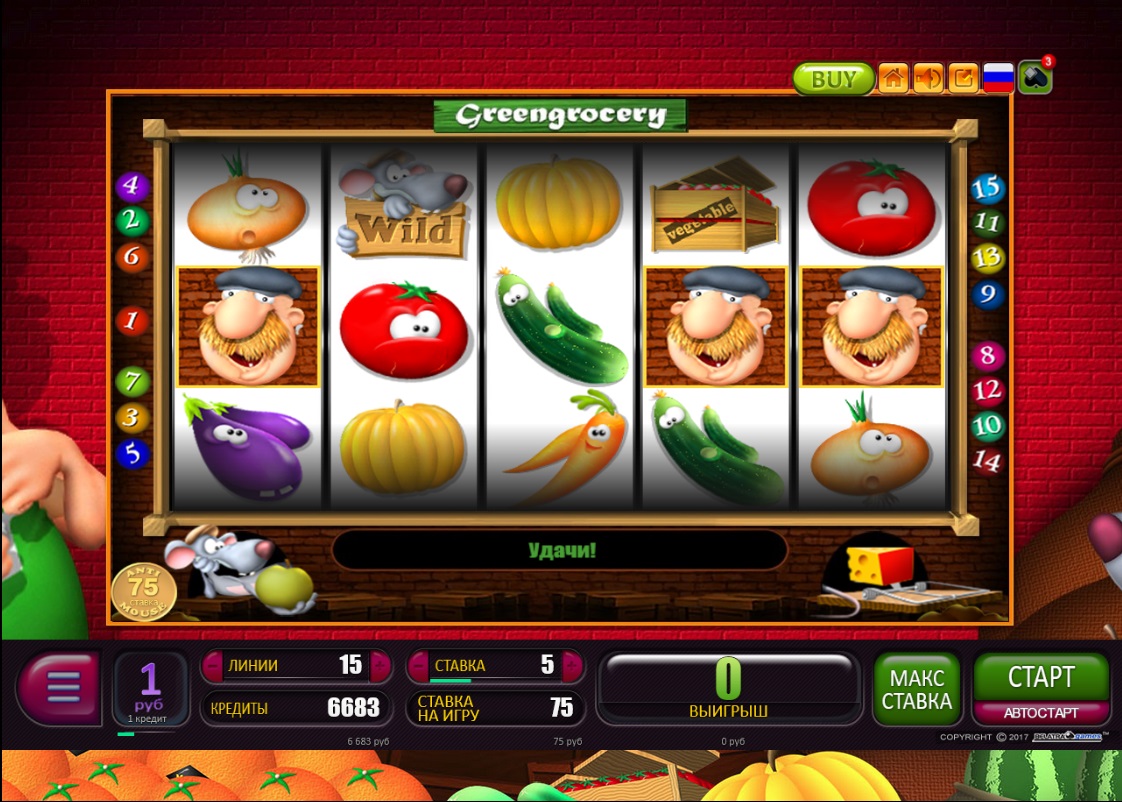Image resolution: width=1122 pixels, height=802 pixels.
Task: Open the spade card notifications icon
Action: tap(1034, 78)
